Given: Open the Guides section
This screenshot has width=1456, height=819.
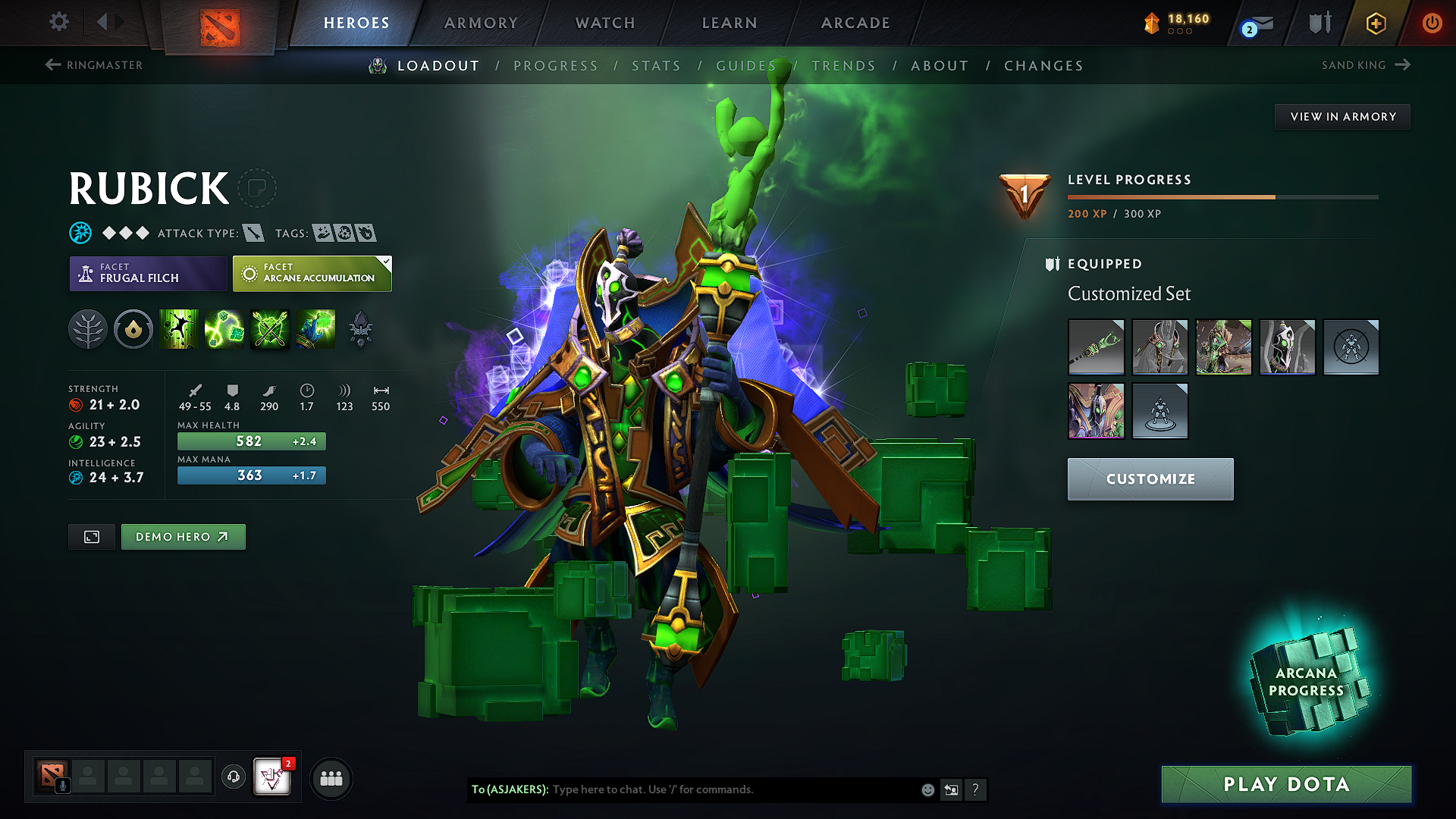Looking at the screenshot, I should [746, 66].
